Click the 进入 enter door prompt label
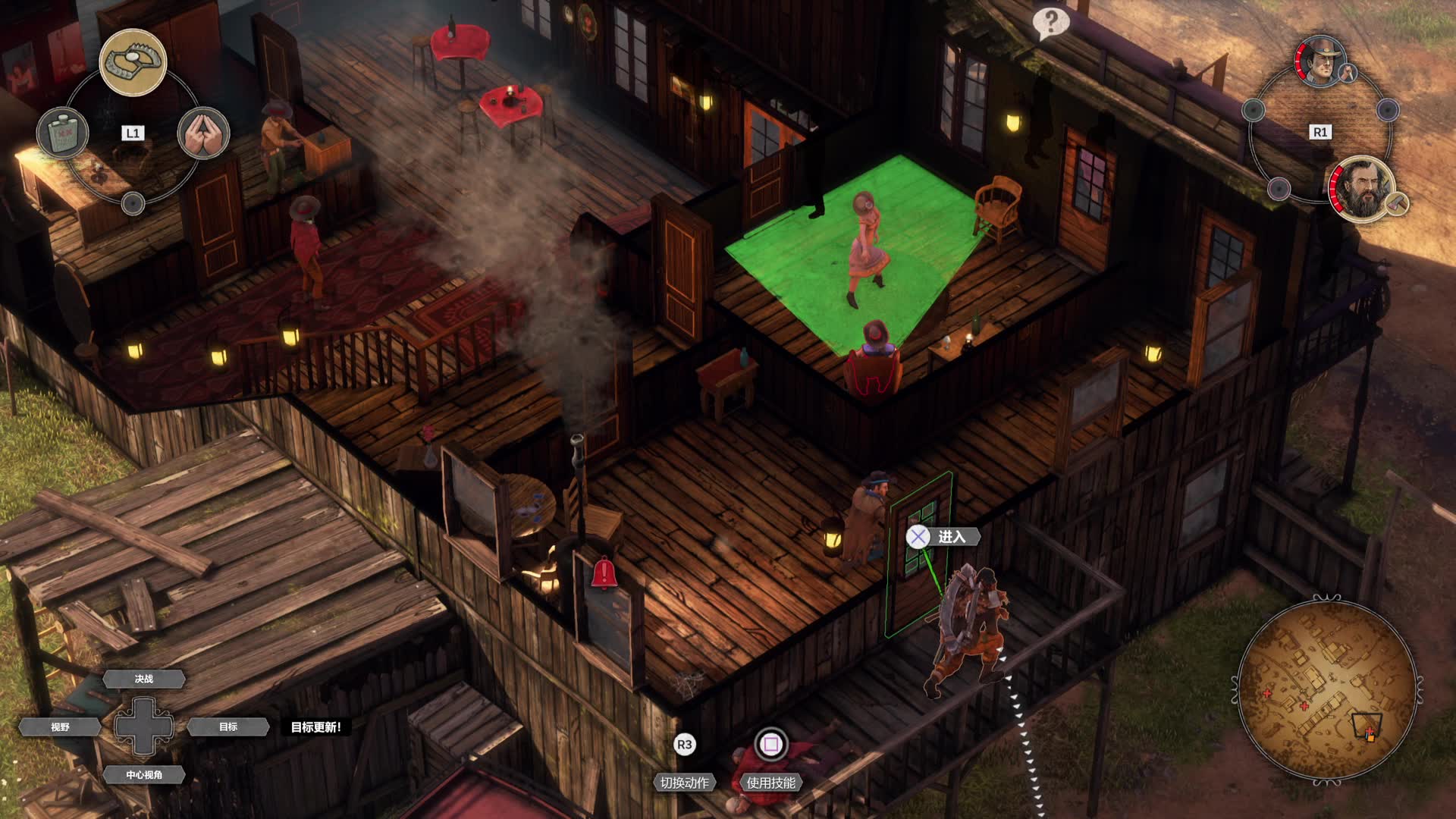 [x=952, y=537]
